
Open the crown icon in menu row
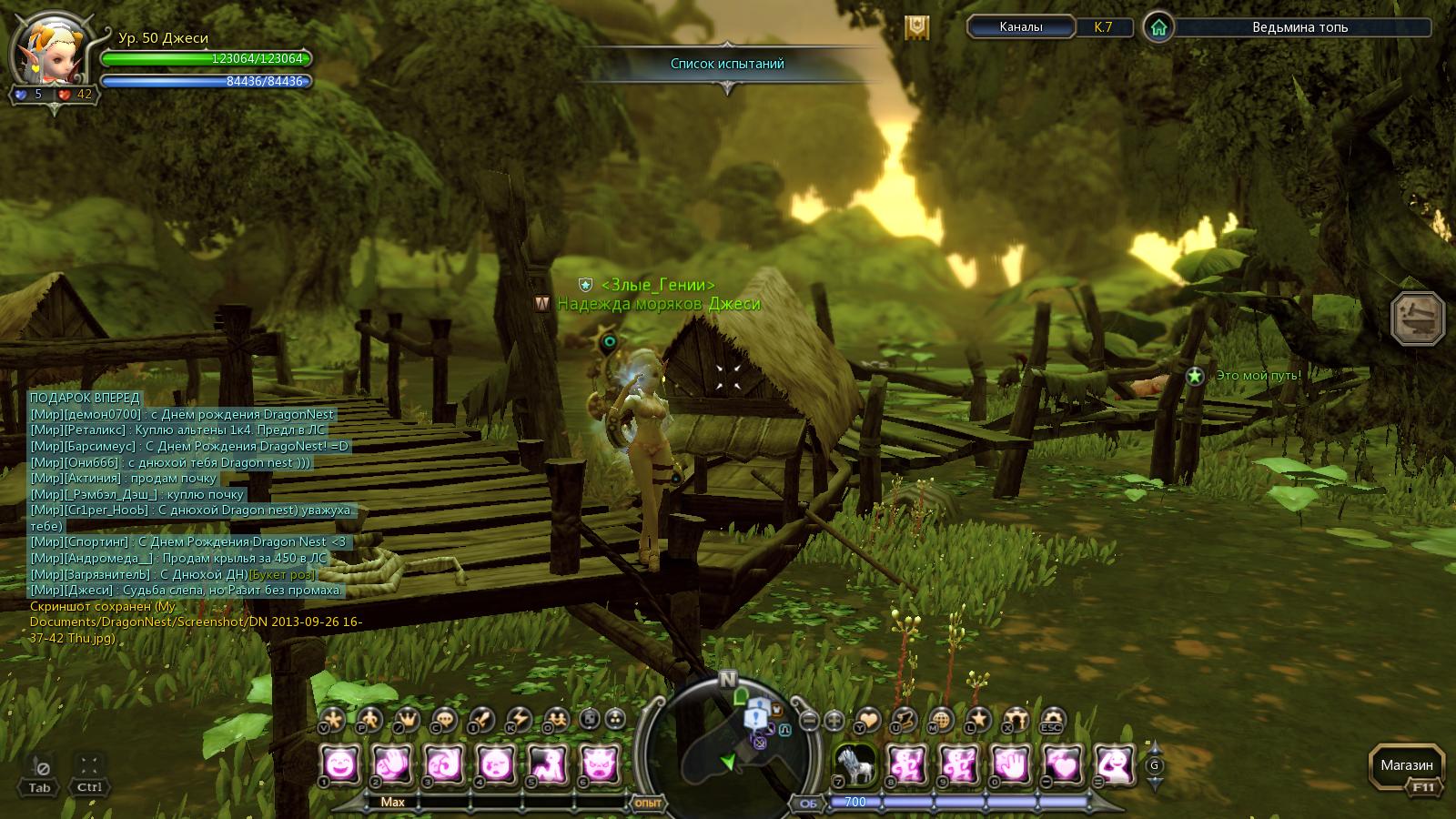(406, 721)
